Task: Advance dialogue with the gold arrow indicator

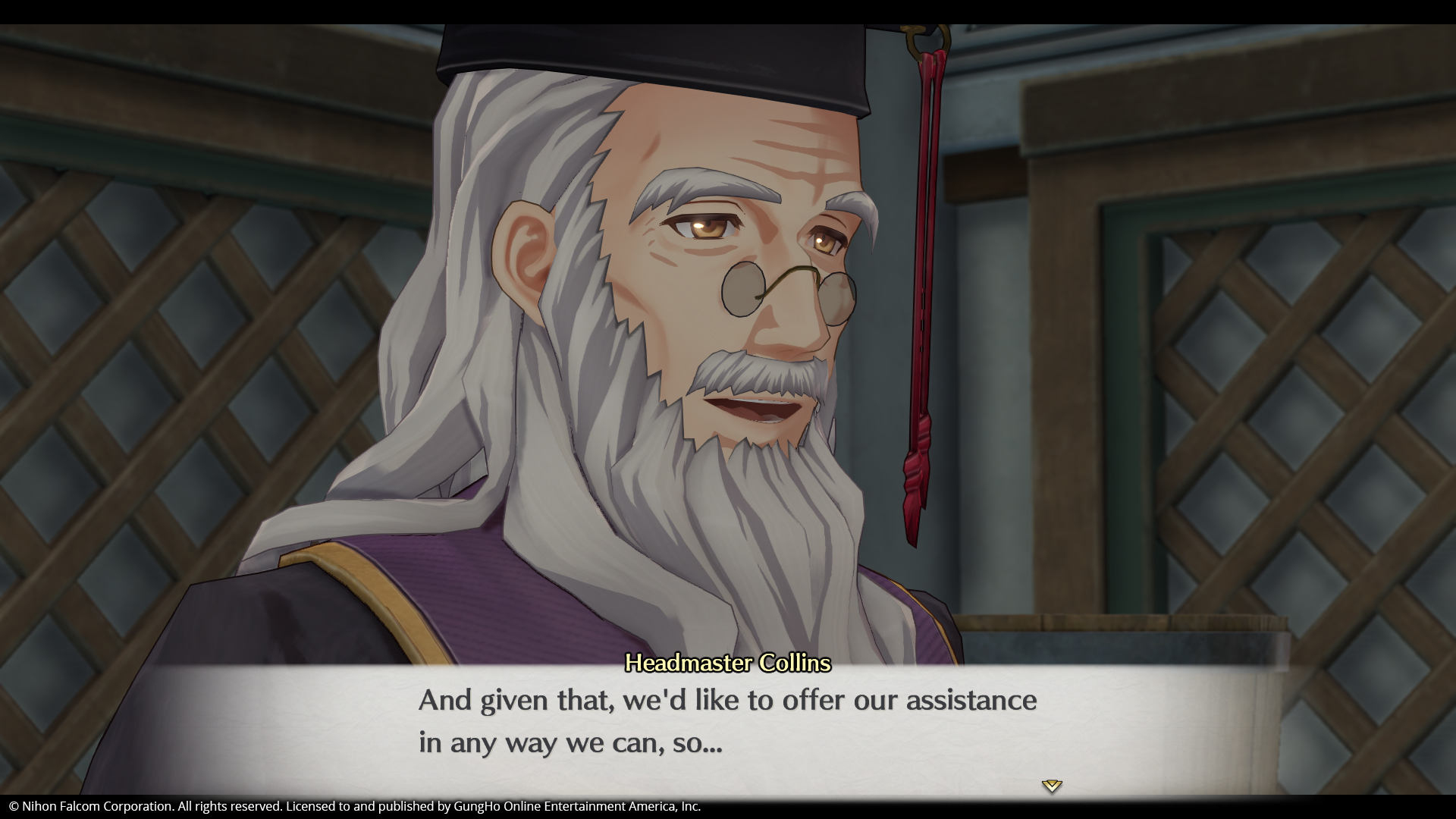Action: 1051,786
